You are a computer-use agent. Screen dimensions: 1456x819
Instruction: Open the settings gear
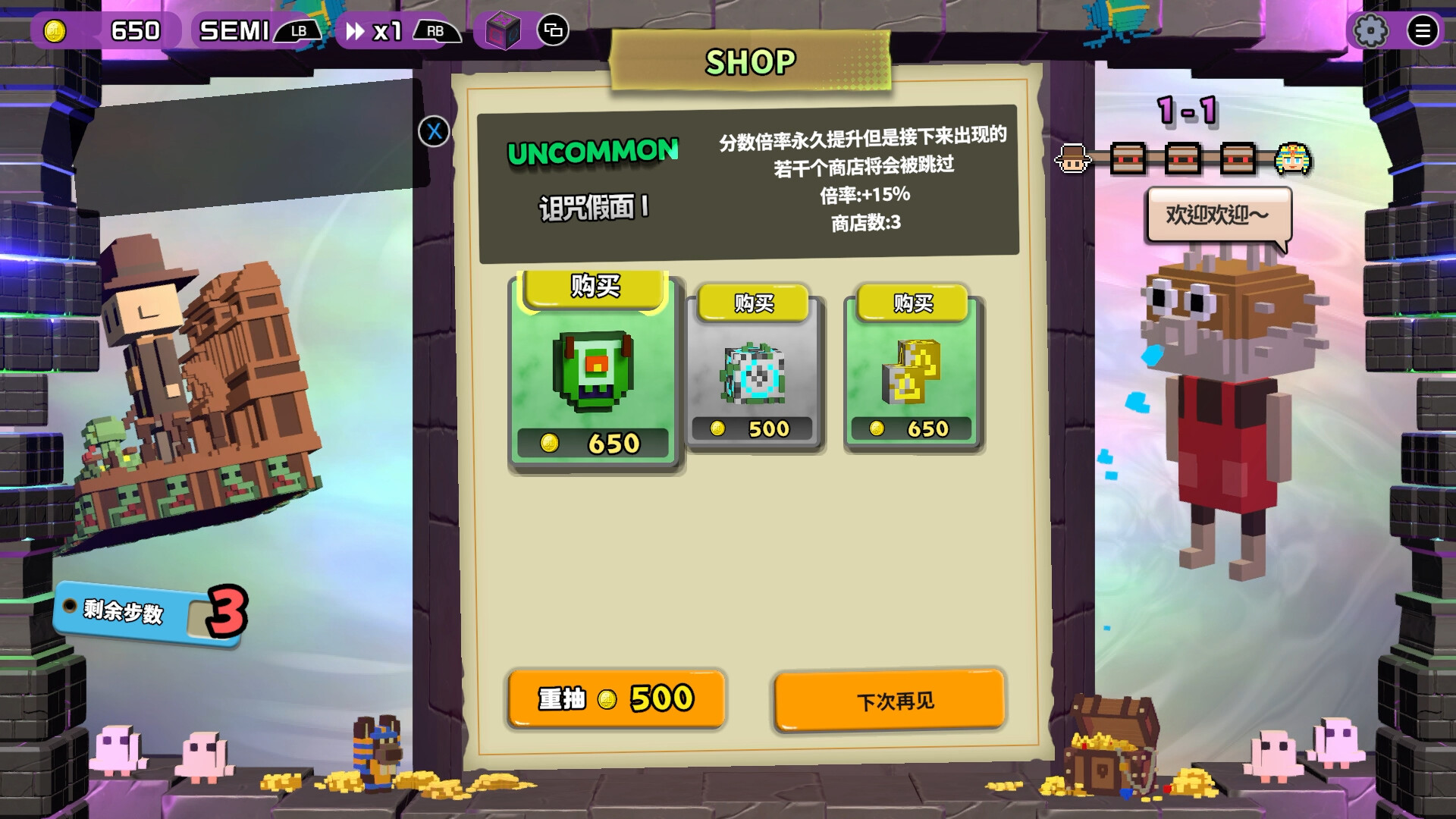[x=1370, y=30]
